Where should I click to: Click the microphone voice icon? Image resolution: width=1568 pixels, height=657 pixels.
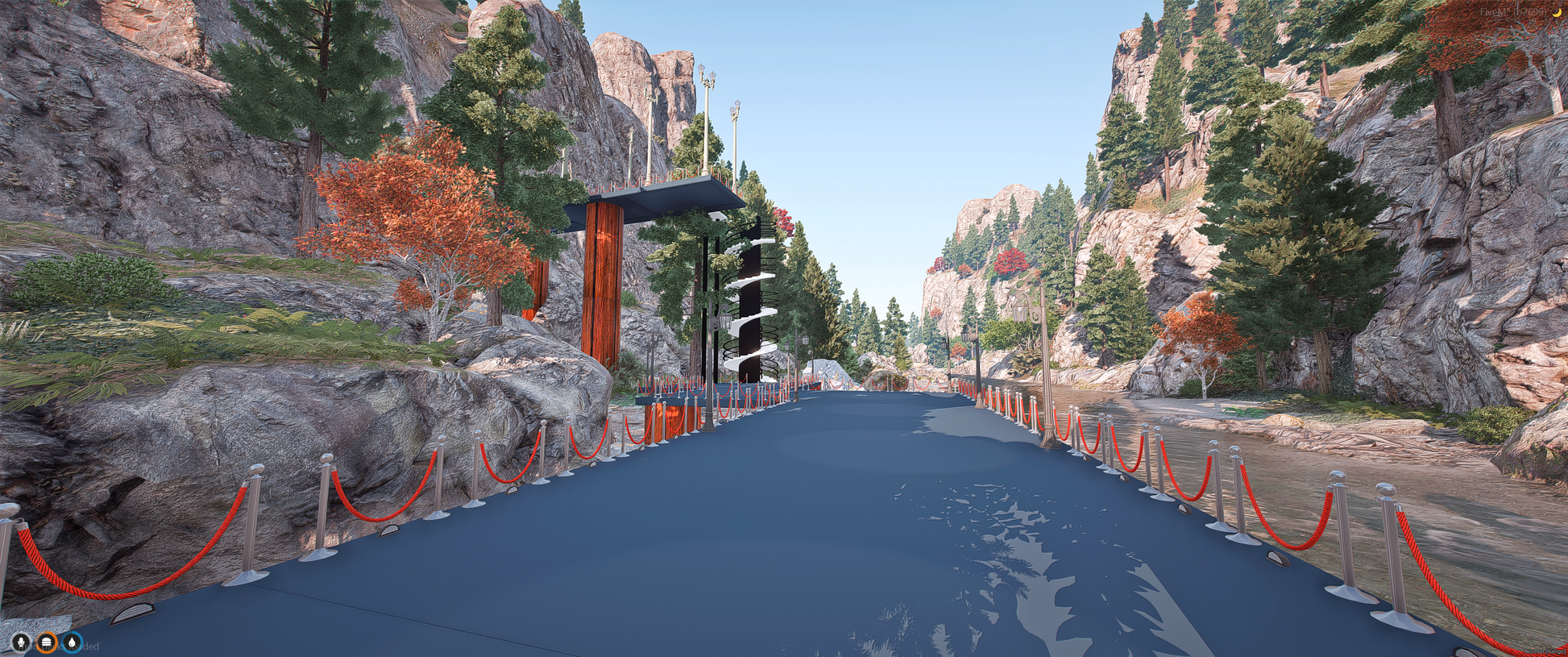click(x=20, y=642)
